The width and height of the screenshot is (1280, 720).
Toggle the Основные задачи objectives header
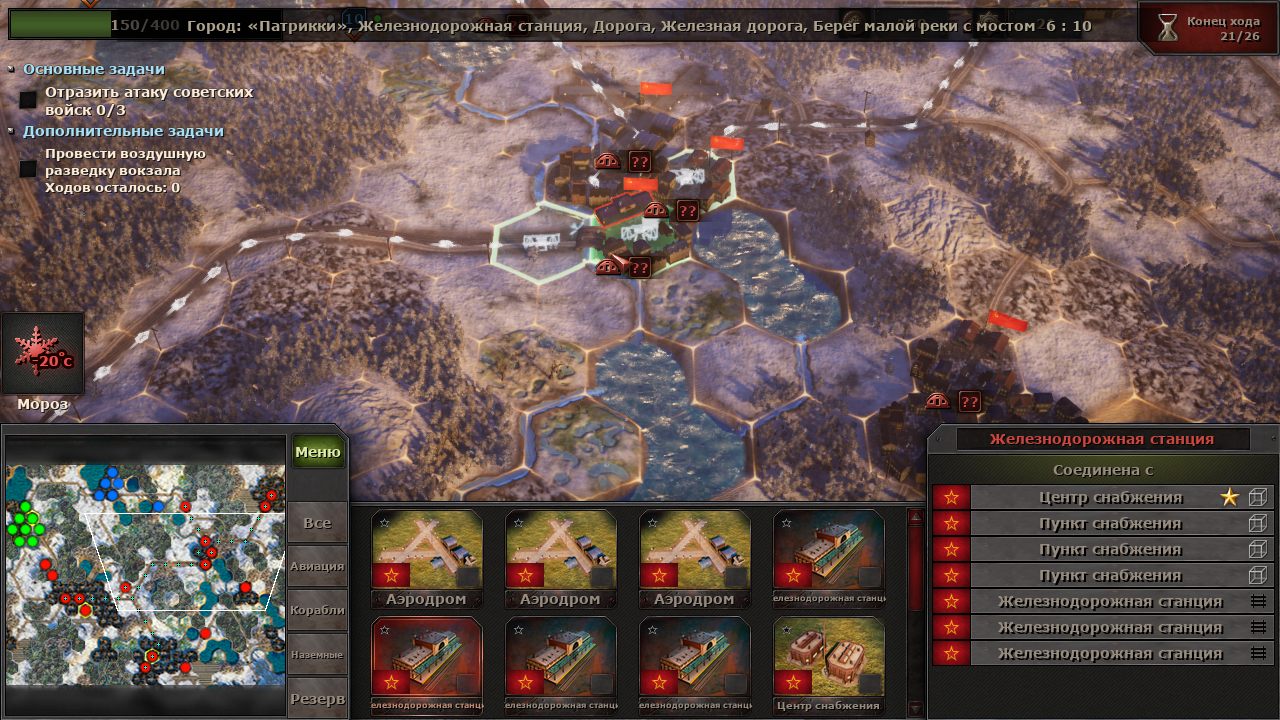94,69
